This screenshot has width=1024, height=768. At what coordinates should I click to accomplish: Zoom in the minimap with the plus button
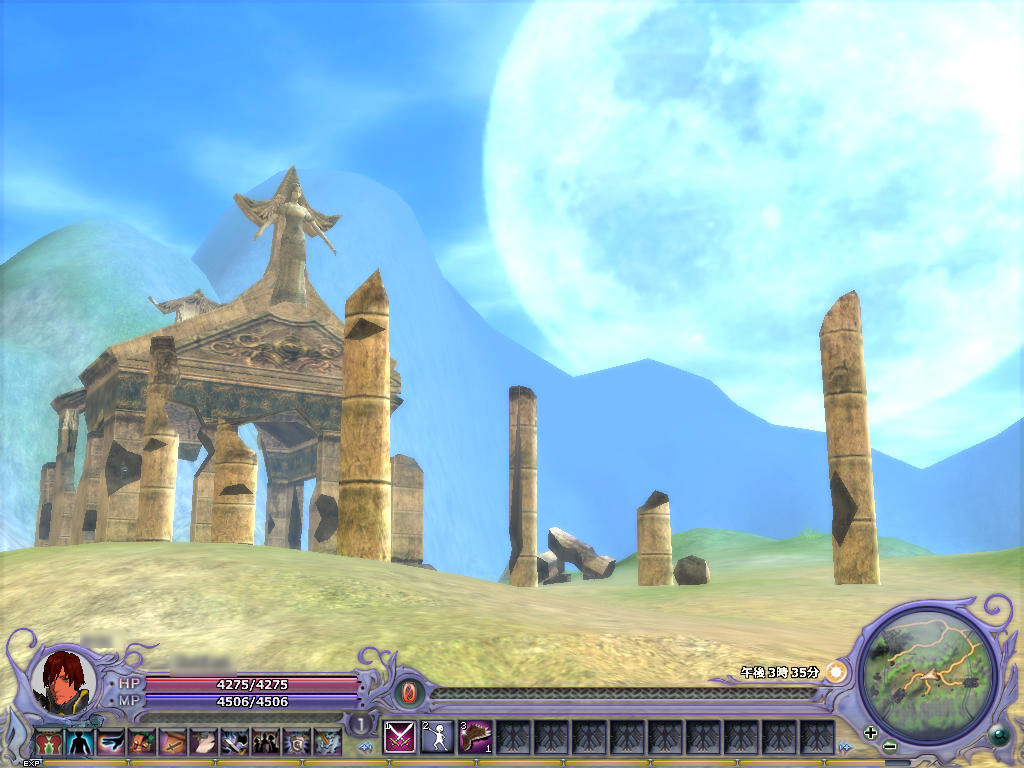point(871,732)
